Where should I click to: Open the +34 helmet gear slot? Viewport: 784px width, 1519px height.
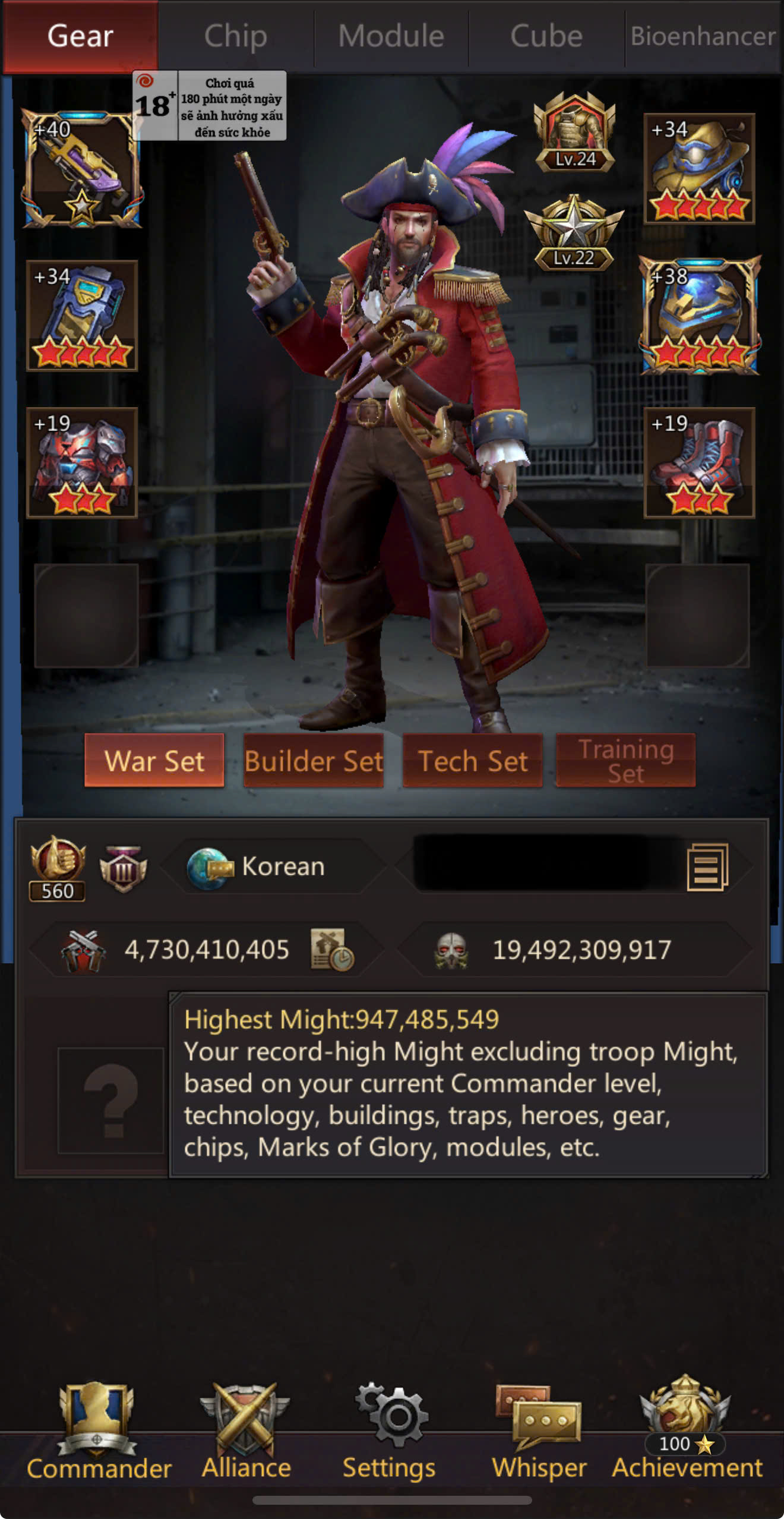click(x=699, y=169)
